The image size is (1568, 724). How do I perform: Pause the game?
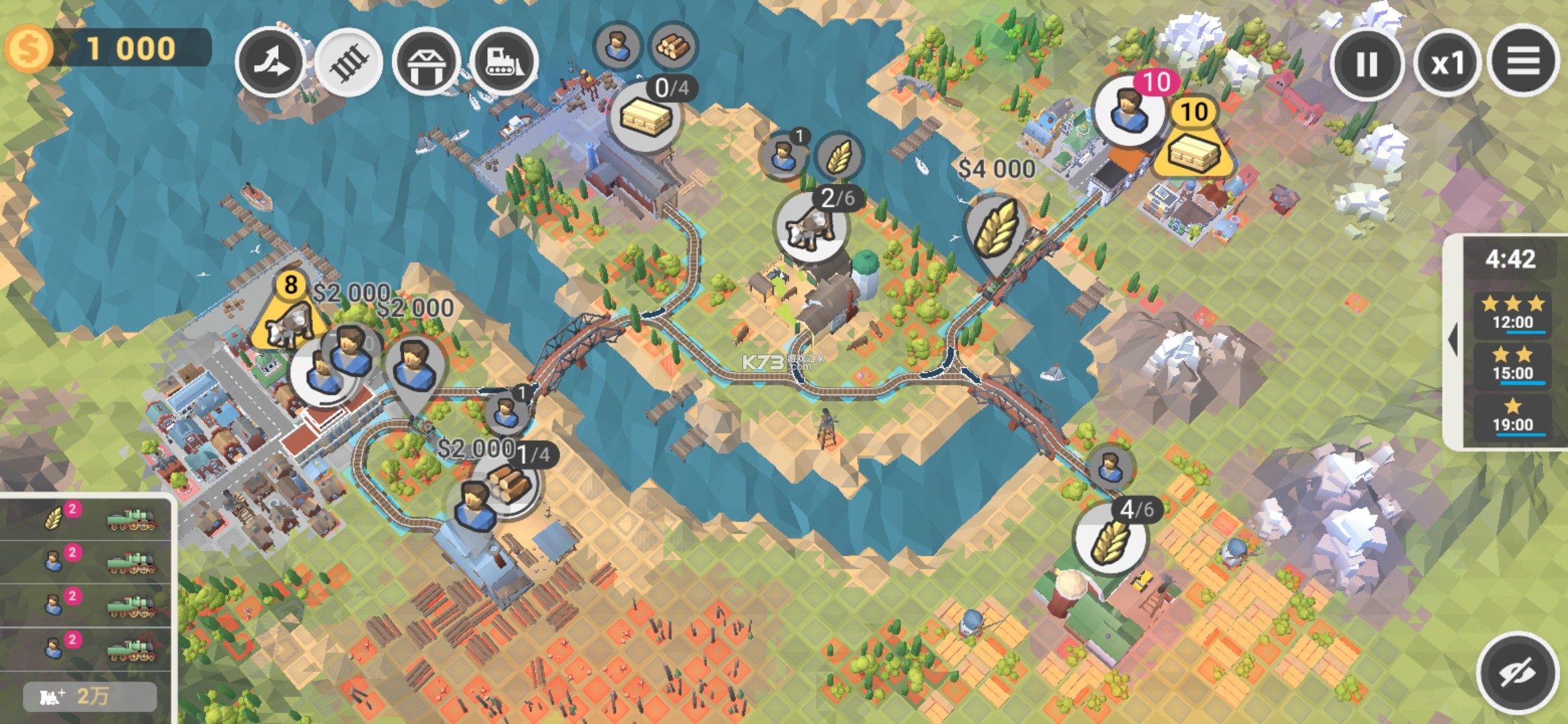click(1366, 64)
